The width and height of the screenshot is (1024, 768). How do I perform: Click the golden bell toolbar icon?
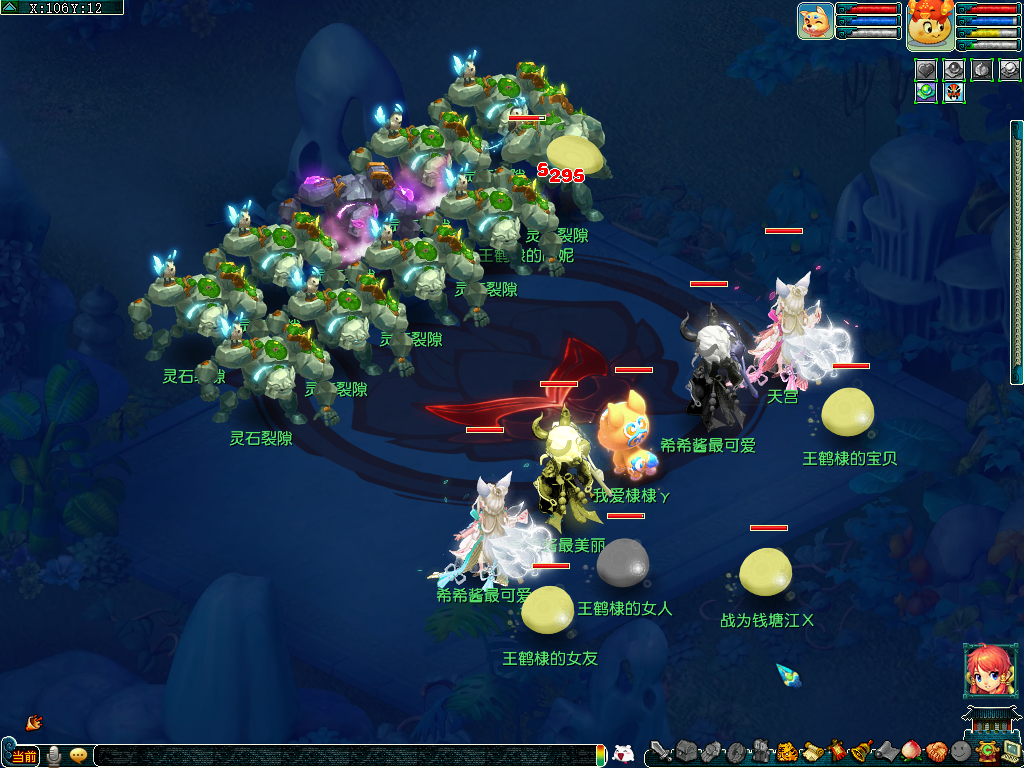[x=862, y=751]
